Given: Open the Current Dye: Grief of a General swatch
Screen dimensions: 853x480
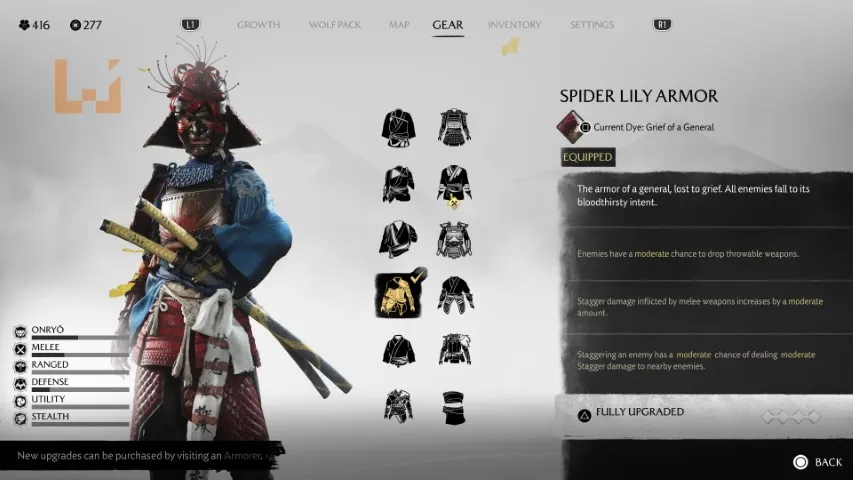Looking at the screenshot, I should click(571, 127).
